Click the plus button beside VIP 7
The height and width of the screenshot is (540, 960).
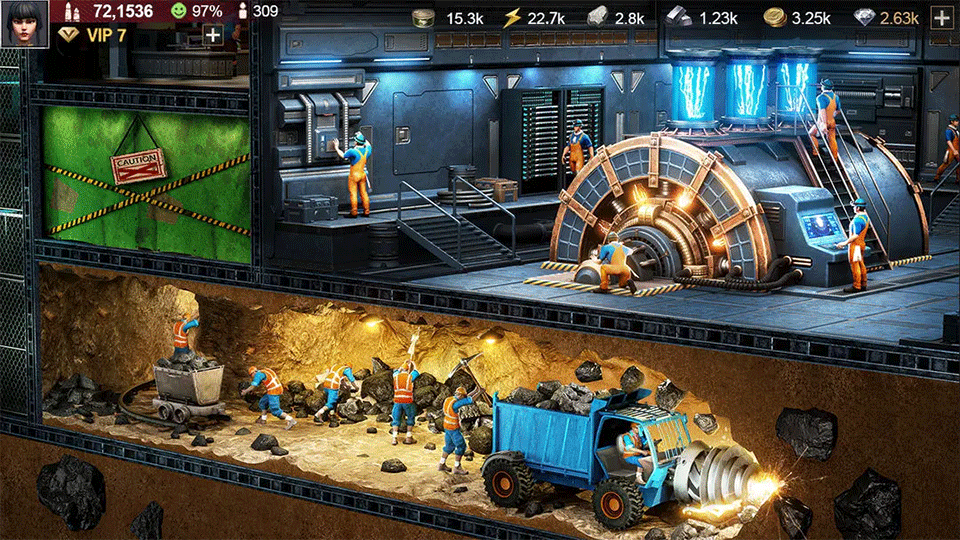pyautogui.click(x=213, y=34)
